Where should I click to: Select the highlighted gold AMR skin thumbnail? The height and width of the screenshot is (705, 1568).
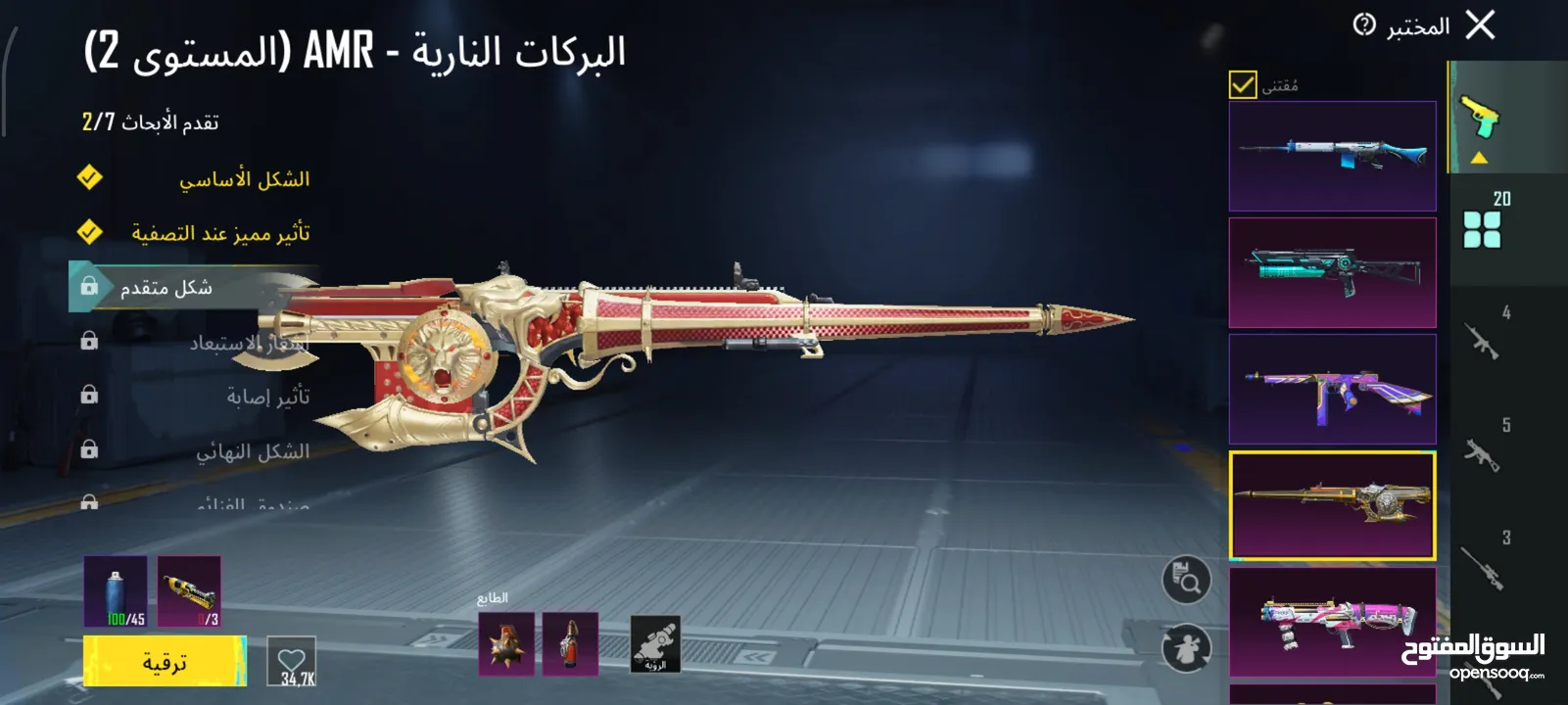pos(1332,503)
